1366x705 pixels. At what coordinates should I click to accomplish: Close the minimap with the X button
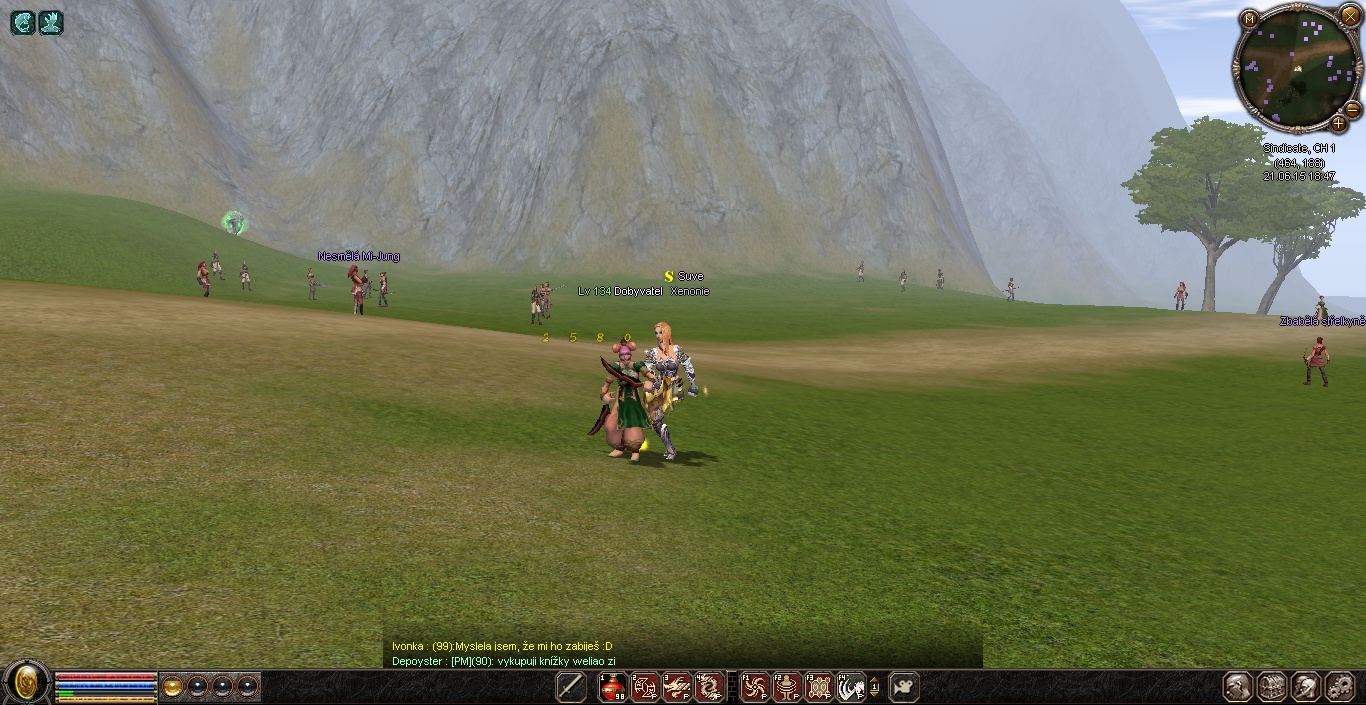pyautogui.click(x=1350, y=16)
